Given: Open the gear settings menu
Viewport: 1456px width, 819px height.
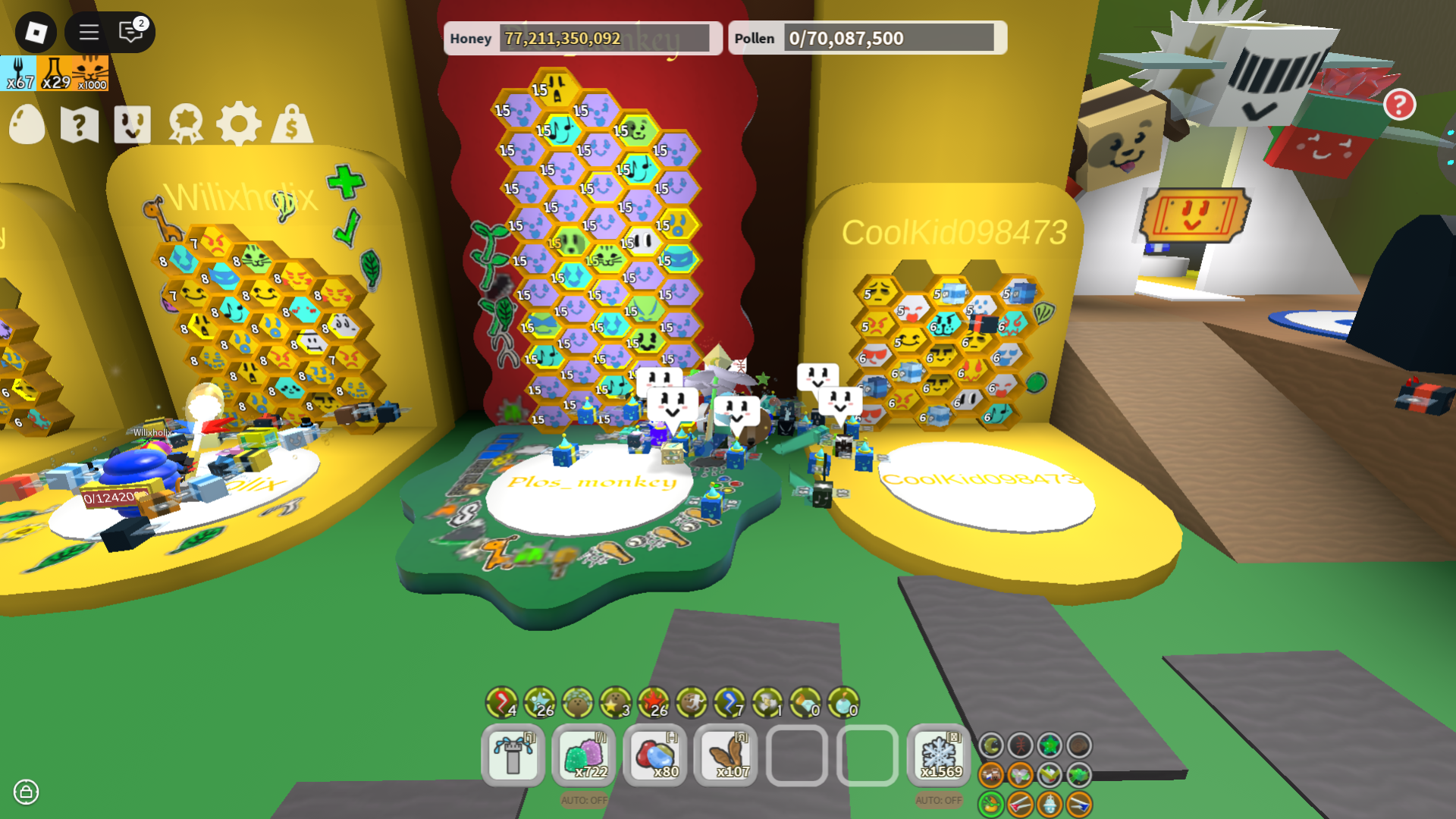Looking at the screenshot, I should 239,124.
